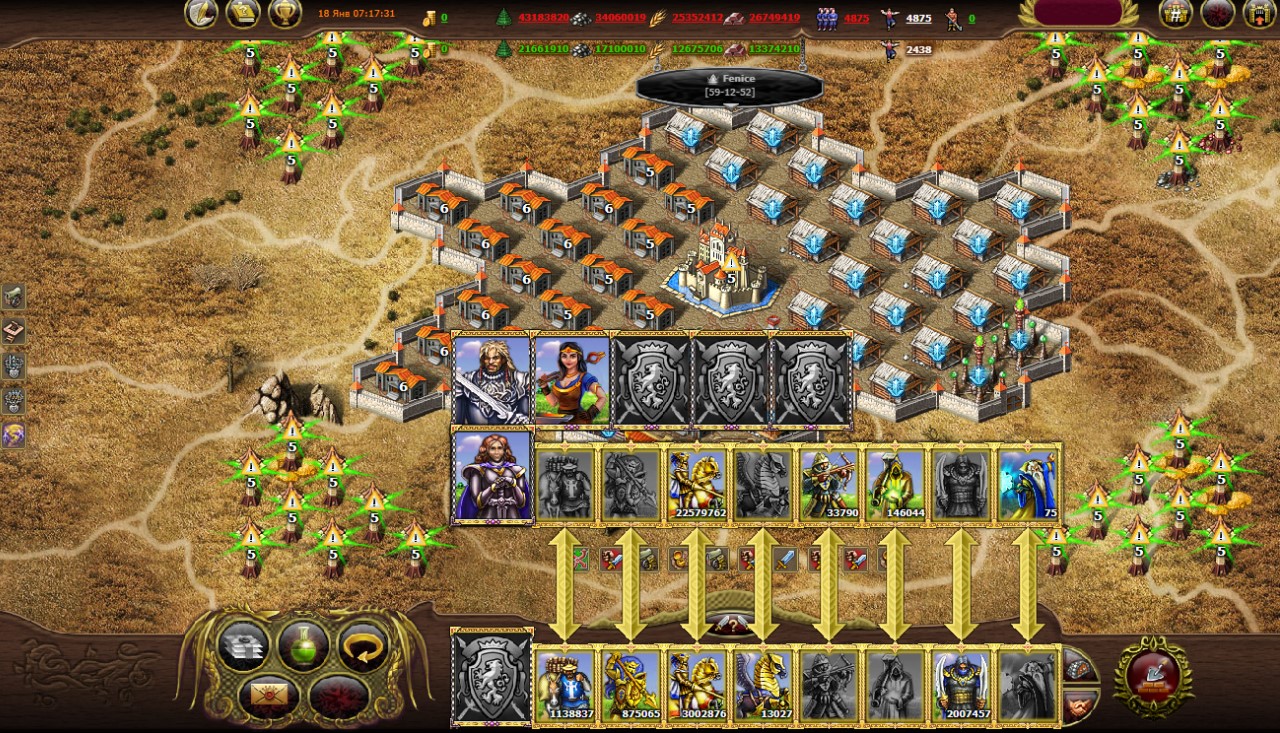This screenshot has width=1280, height=733.
Task: Select the porter unit stack of 1138837
Action: coord(565,684)
